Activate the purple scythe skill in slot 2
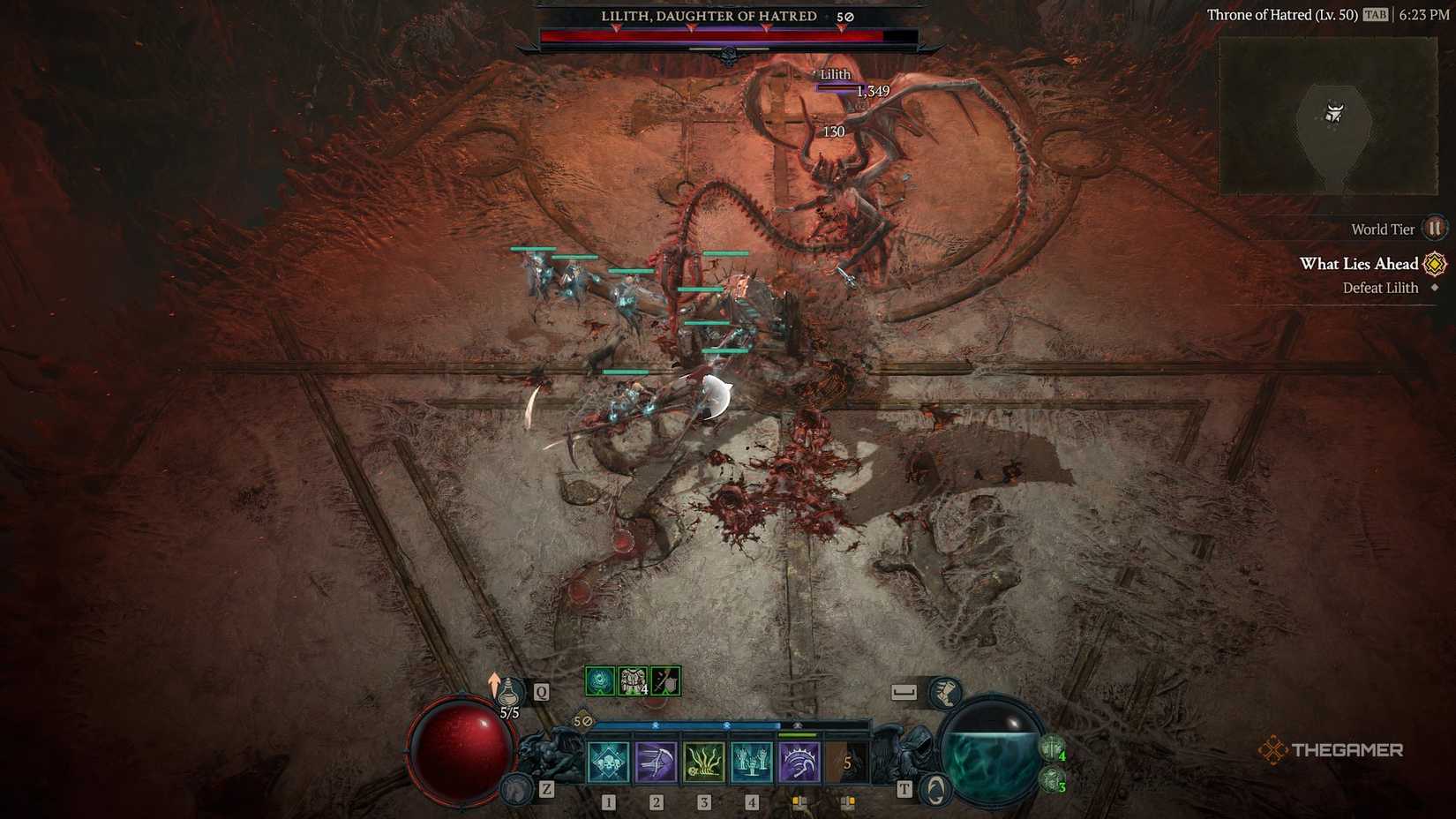 (x=657, y=761)
